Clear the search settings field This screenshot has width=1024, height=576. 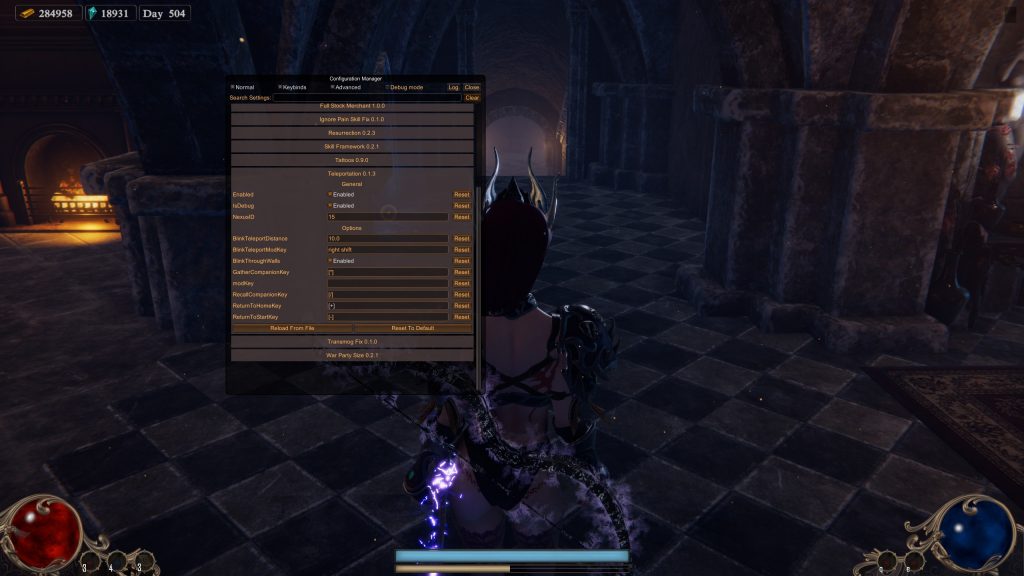point(472,98)
